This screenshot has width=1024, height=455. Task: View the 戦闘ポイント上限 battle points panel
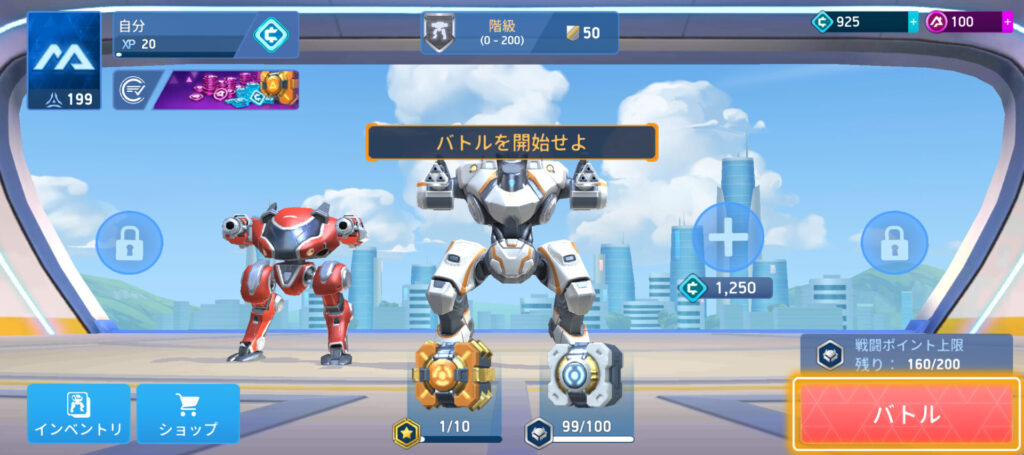906,353
